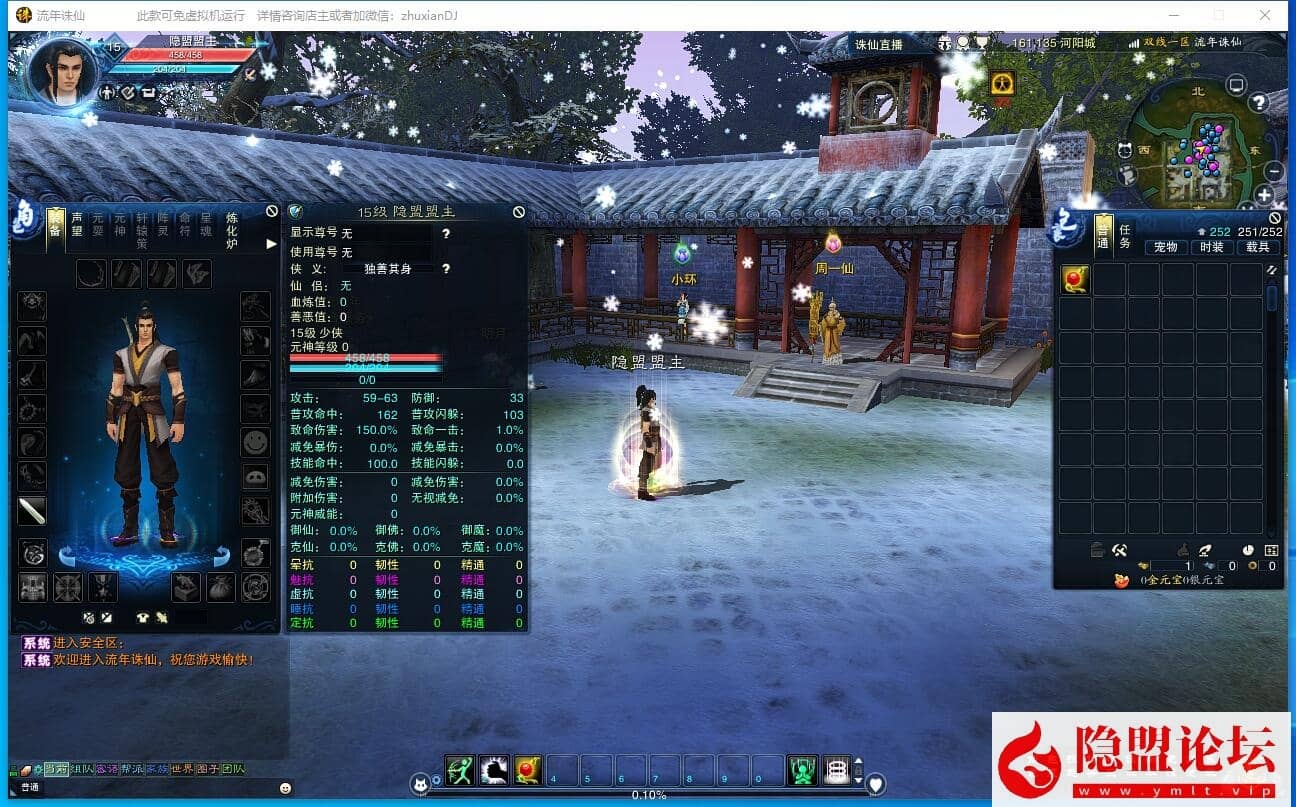Screen dimensions: 1296x807
Task: Expand more tabs with the arrow on character panel
Action: [x=270, y=242]
